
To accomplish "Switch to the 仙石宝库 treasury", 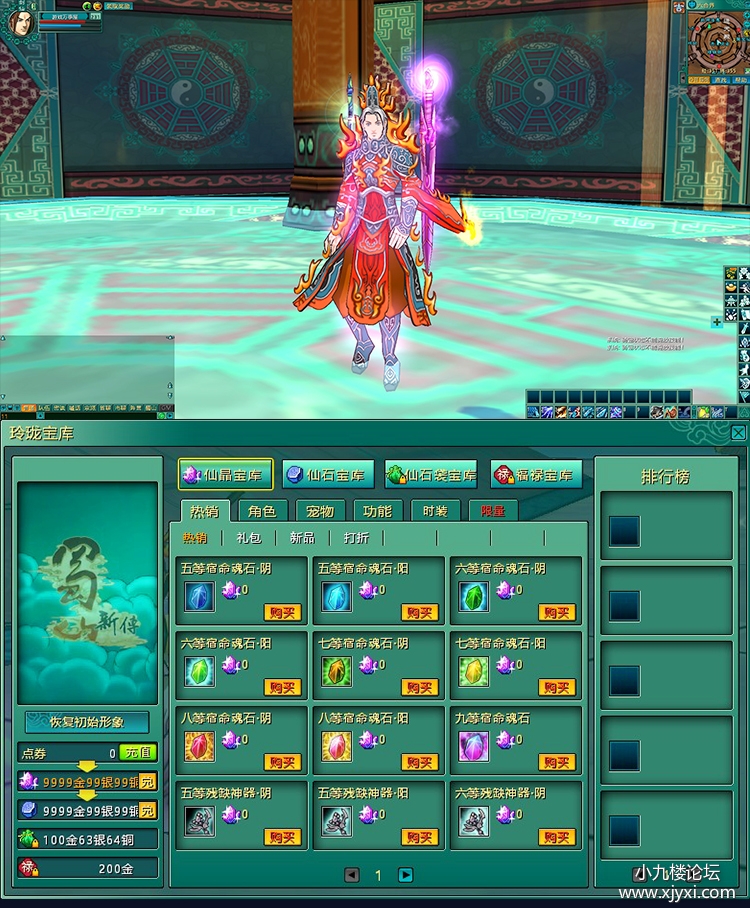I will click(x=328, y=475).
